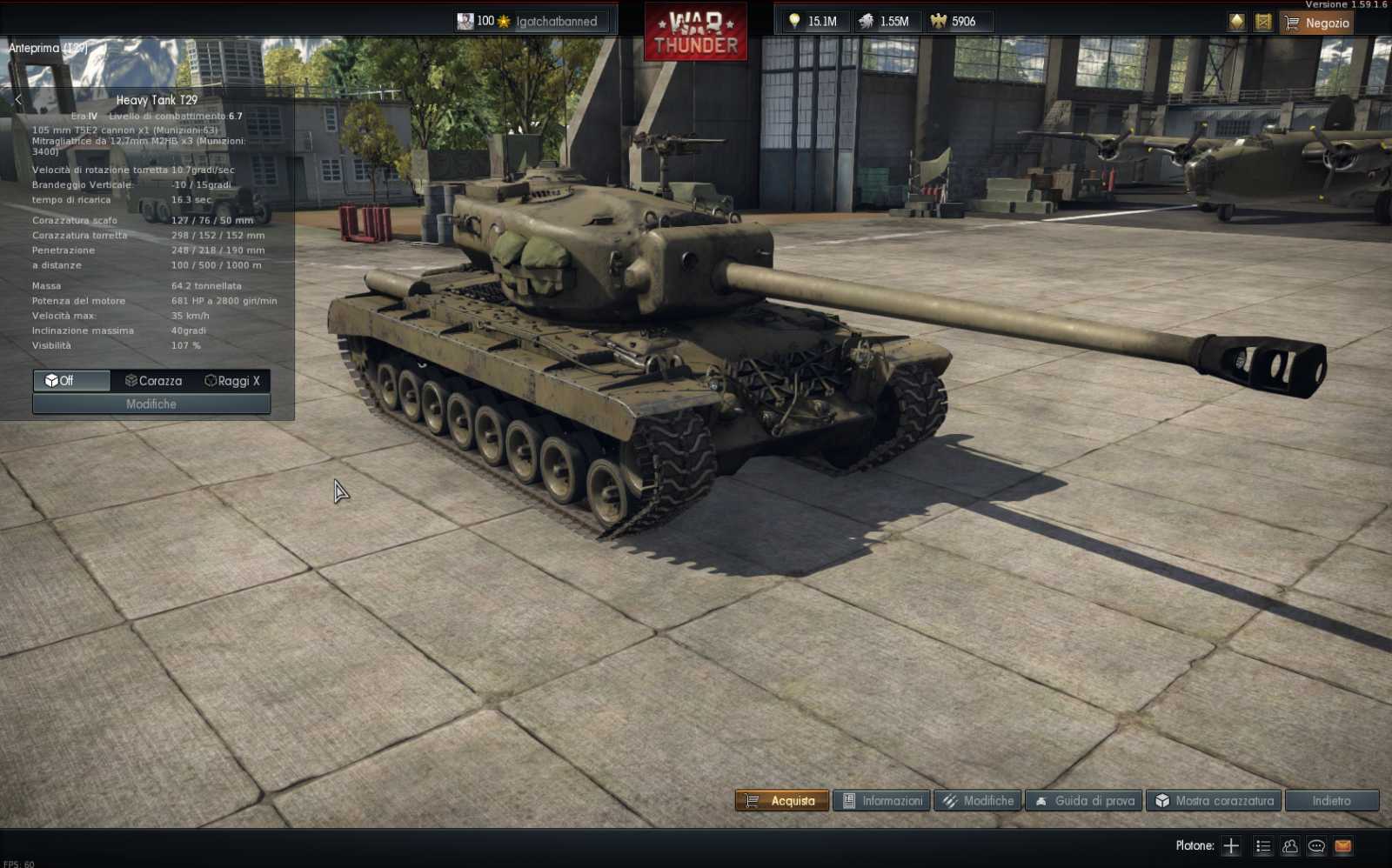Image resolution: width=1392 pixels, height=868 pixels.
Task: Go back using Indietro
Action: [1330, 801]
